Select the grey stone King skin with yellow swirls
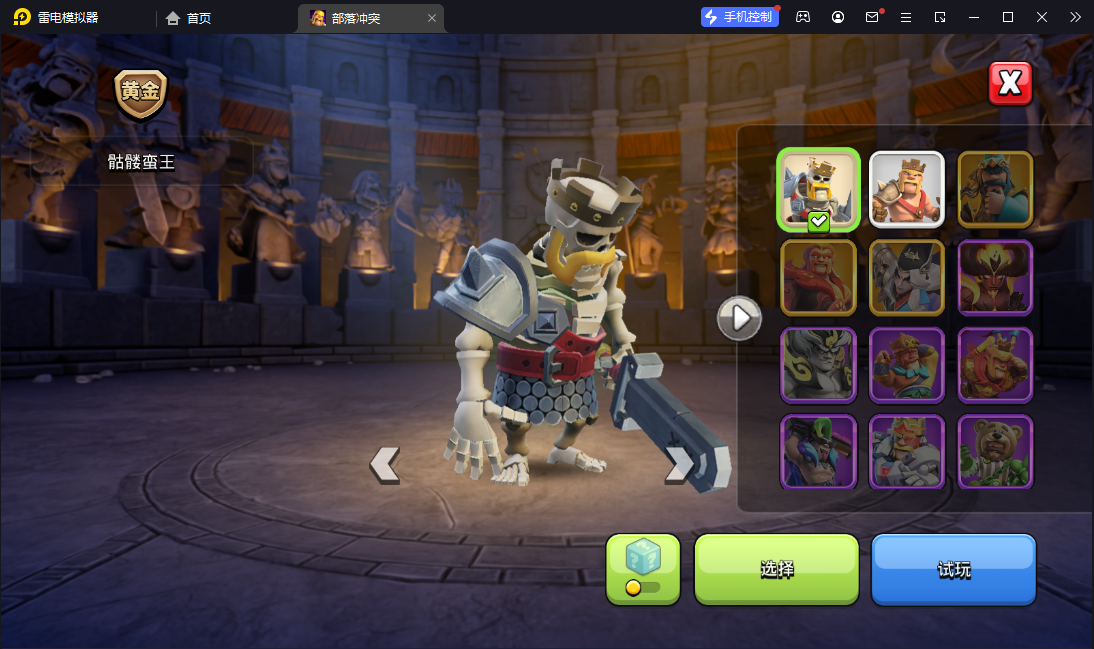This screenshot has width=1094, height=649. tap(818, 365)
